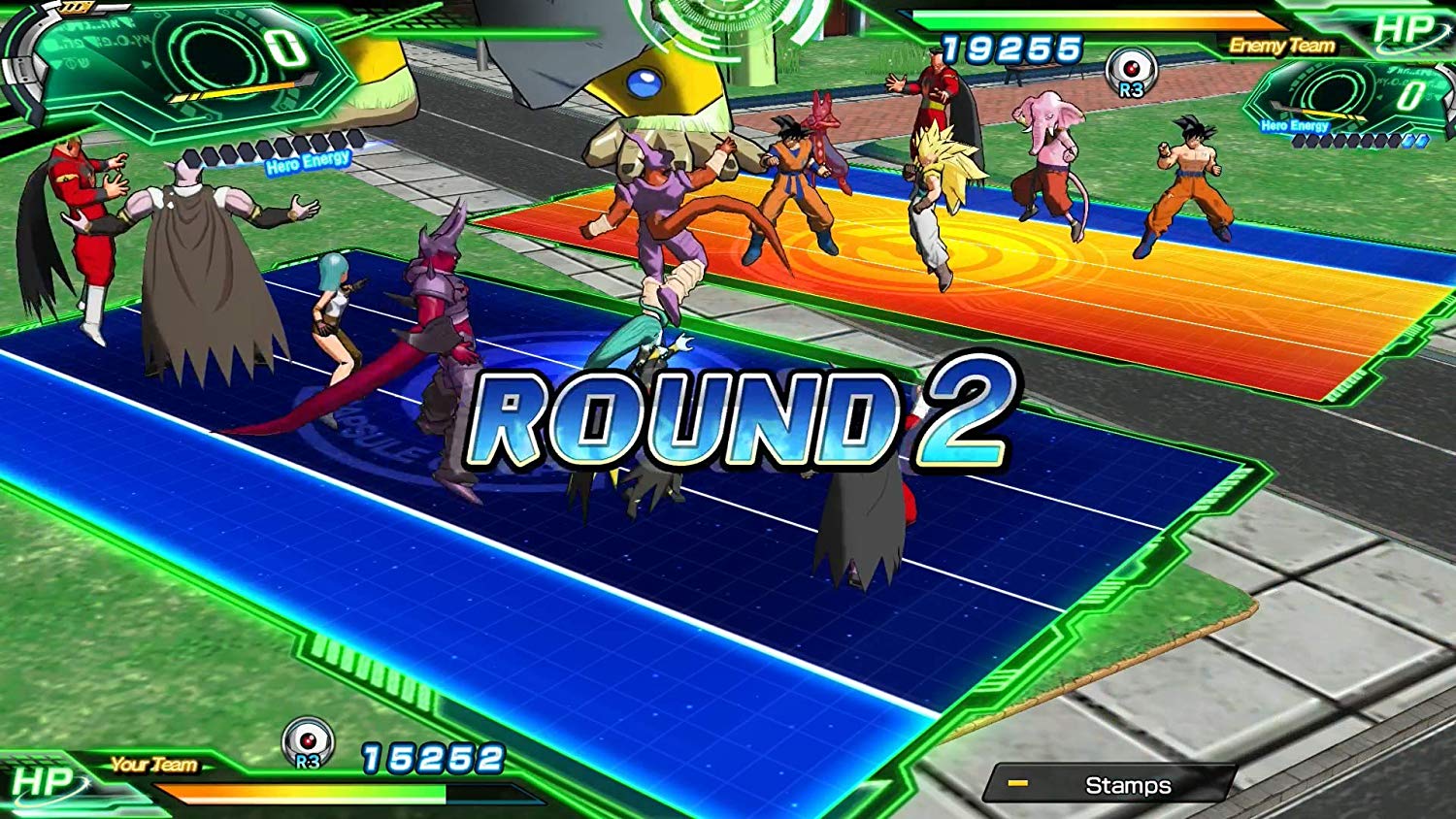
Task: Select the Enemy Team label
Action: (1283, 46)
